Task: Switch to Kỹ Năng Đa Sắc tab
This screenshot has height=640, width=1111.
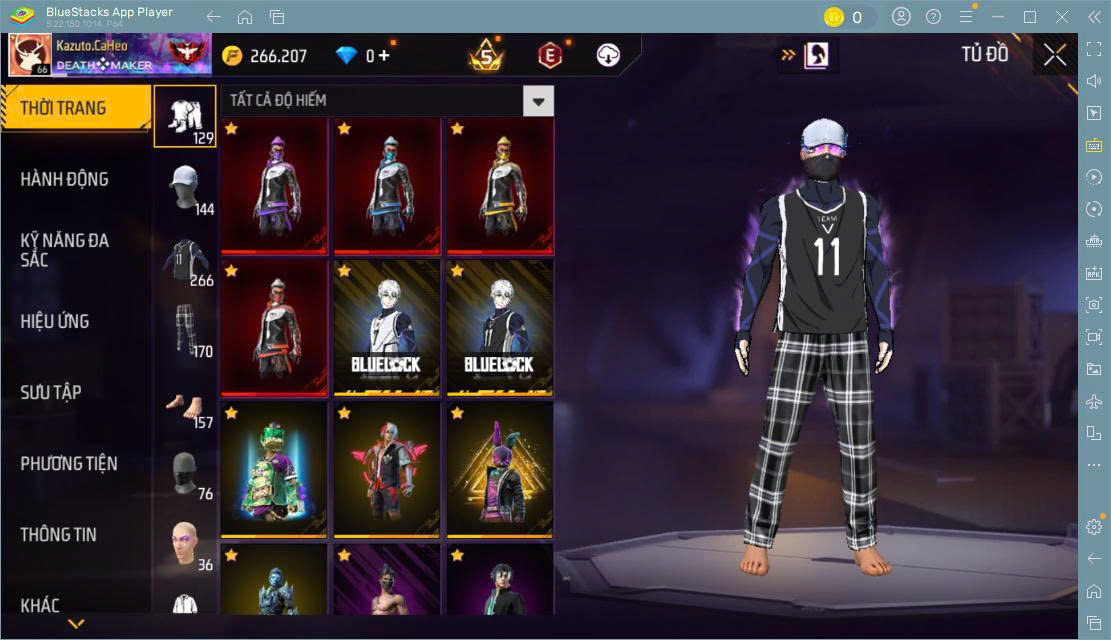Action: coord(65,250)
